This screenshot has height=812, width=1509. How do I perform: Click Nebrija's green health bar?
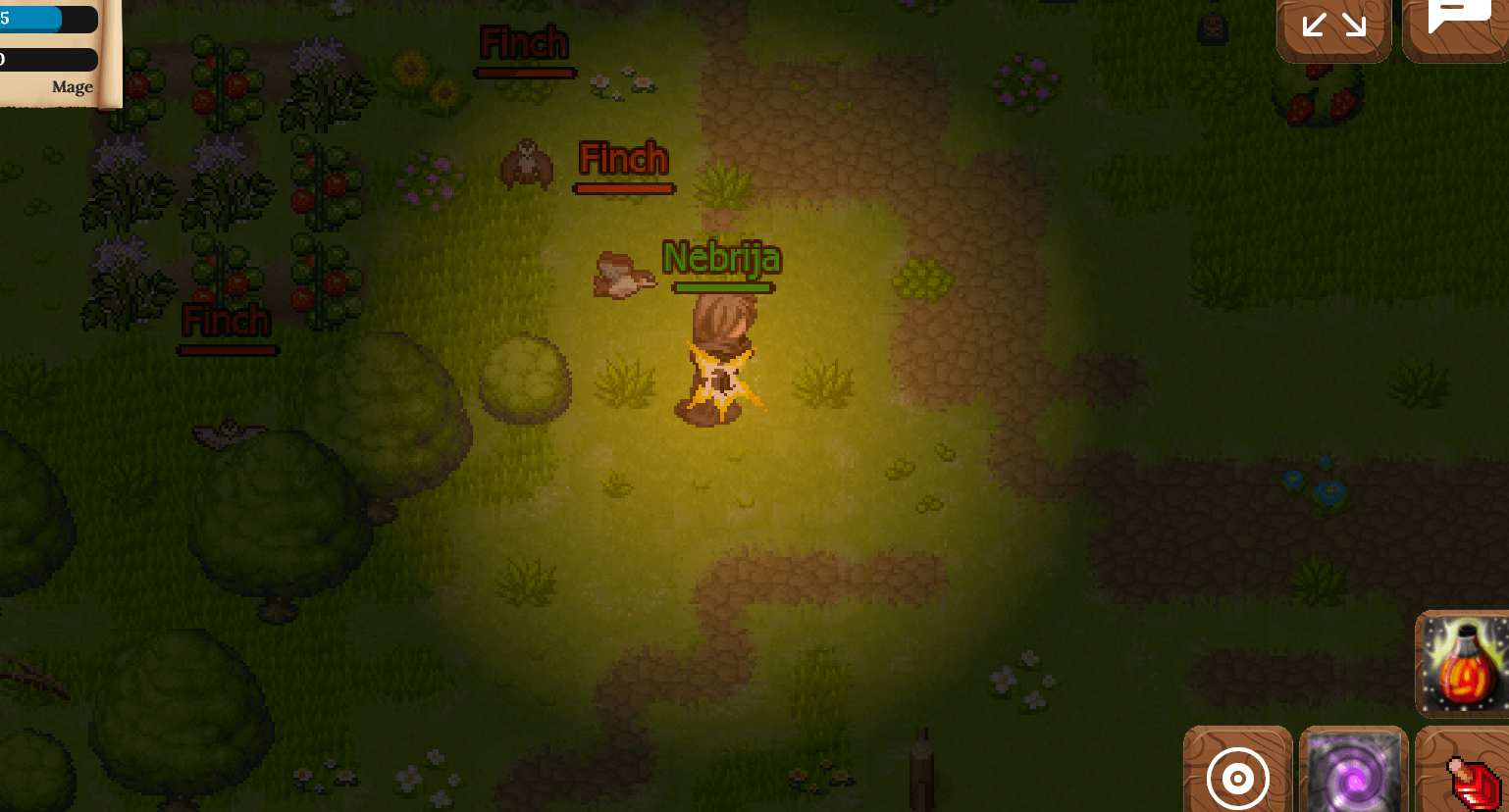pos(723,287)
